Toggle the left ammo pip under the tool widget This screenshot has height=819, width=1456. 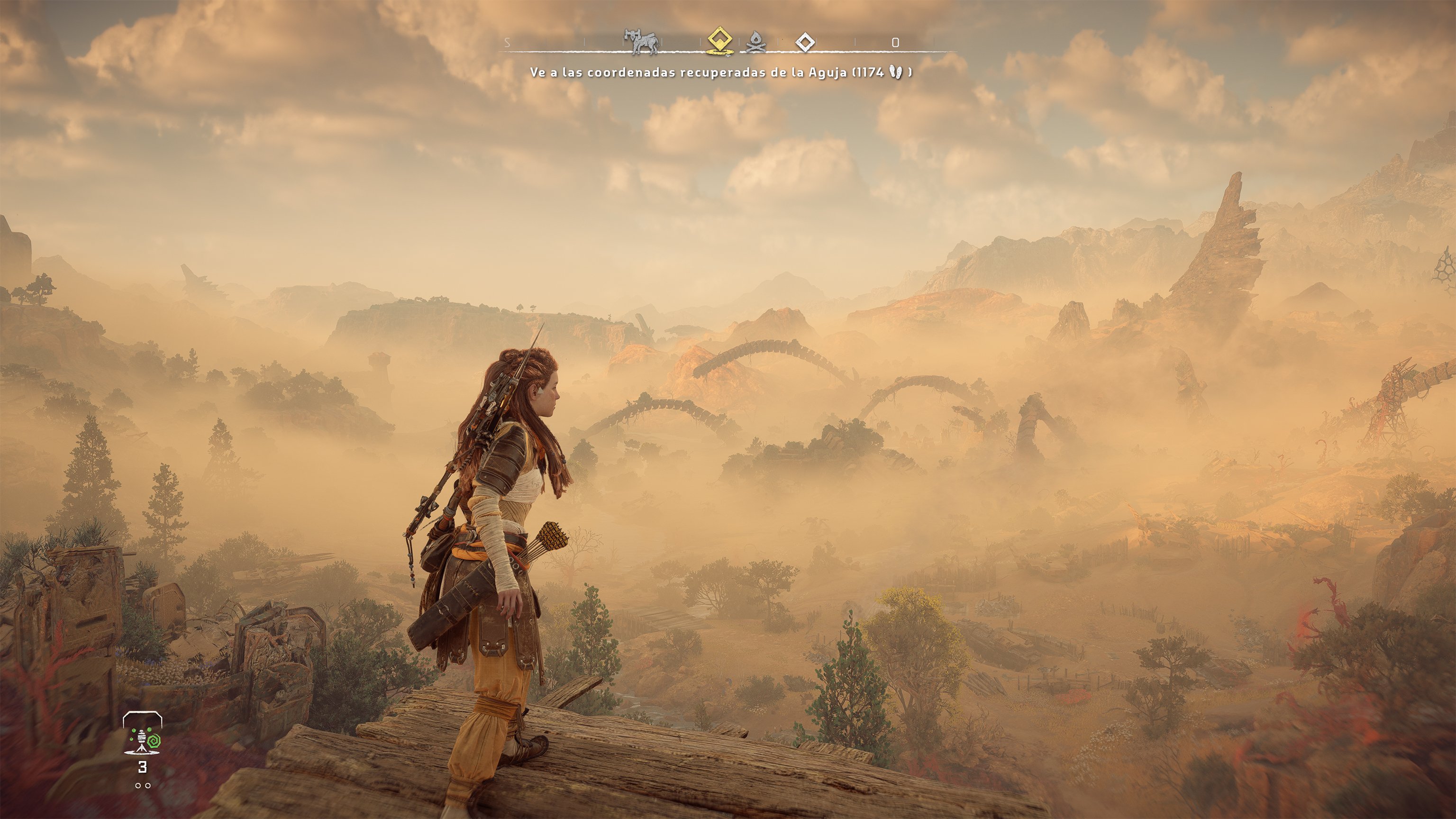[x=138, y=786]
